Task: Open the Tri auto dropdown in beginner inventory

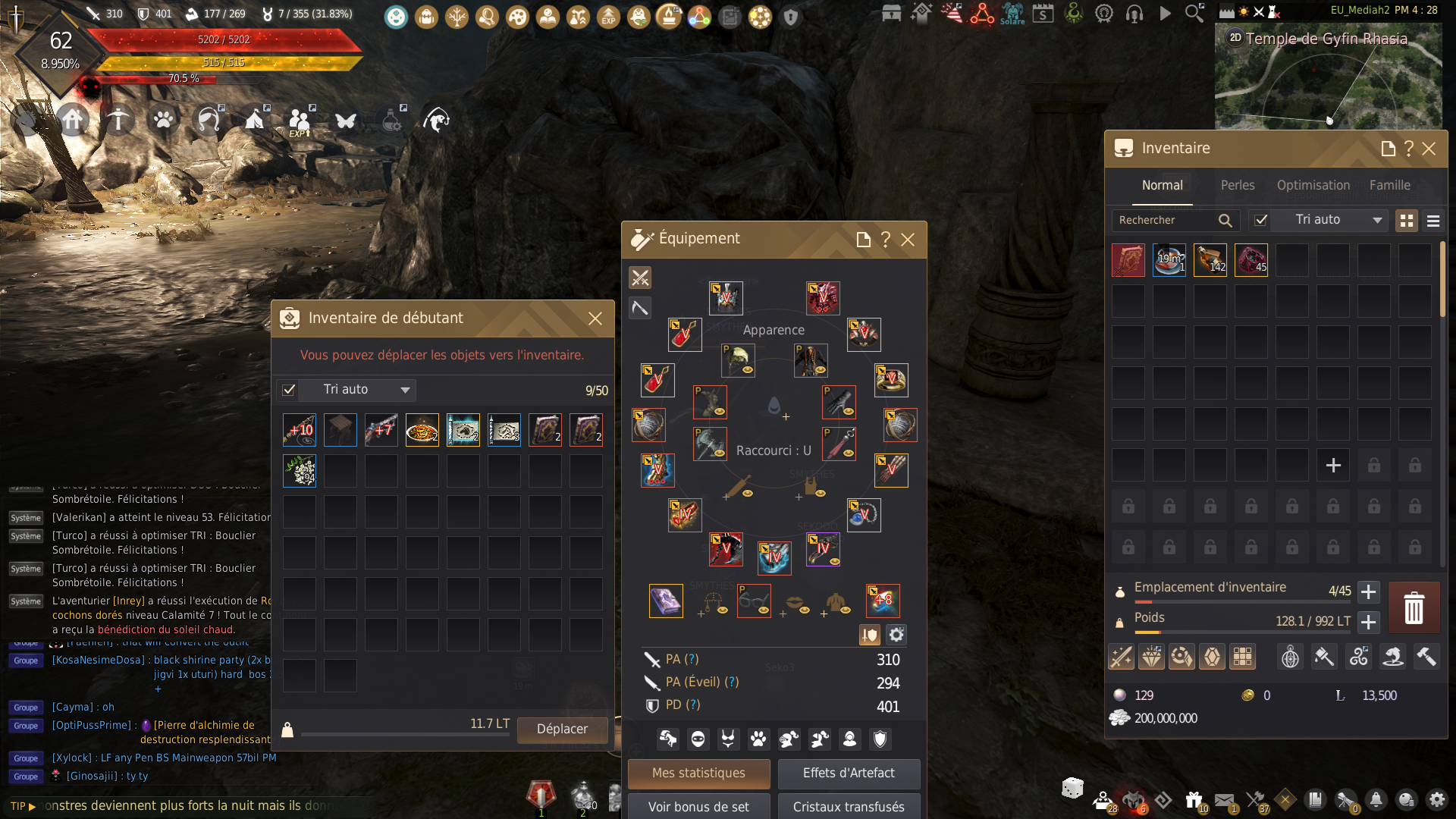Action: pyautogui.click(x=405, y=390)
